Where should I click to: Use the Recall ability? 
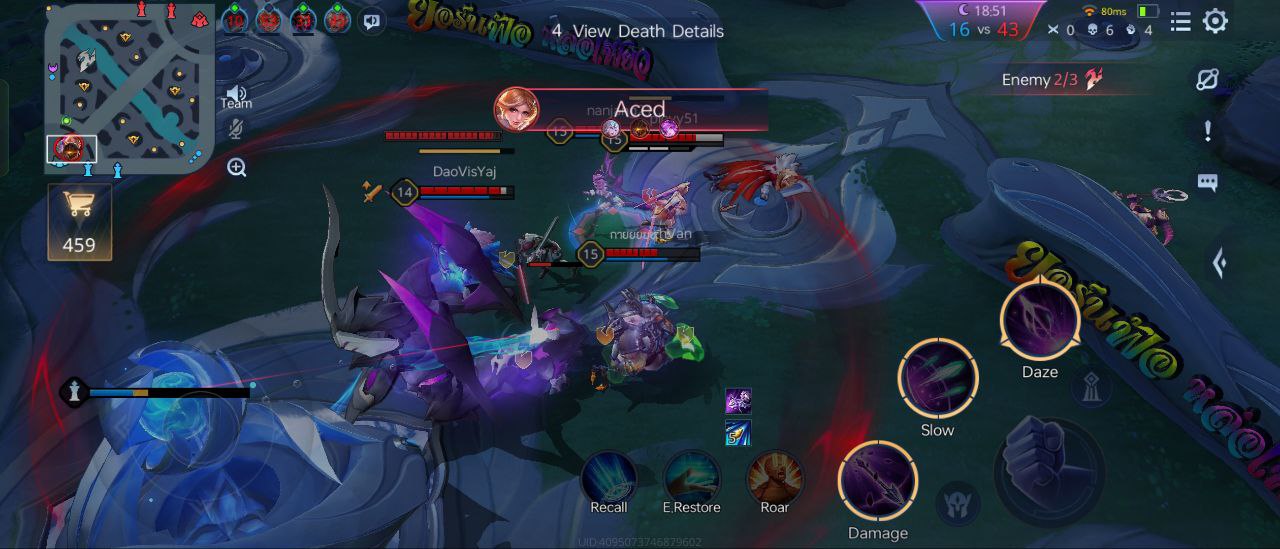tap(609, 476)
